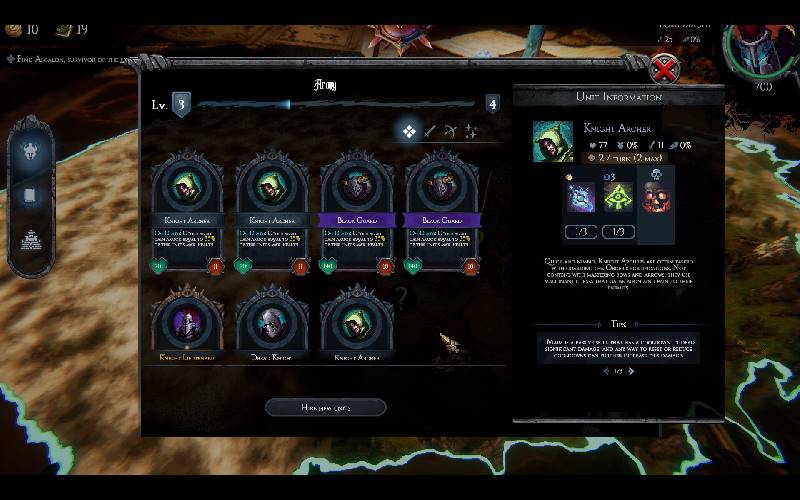Screen dimensions: 800x500
Task: Inspect the red skull ability icon
Action: click(x=655, y=196)
